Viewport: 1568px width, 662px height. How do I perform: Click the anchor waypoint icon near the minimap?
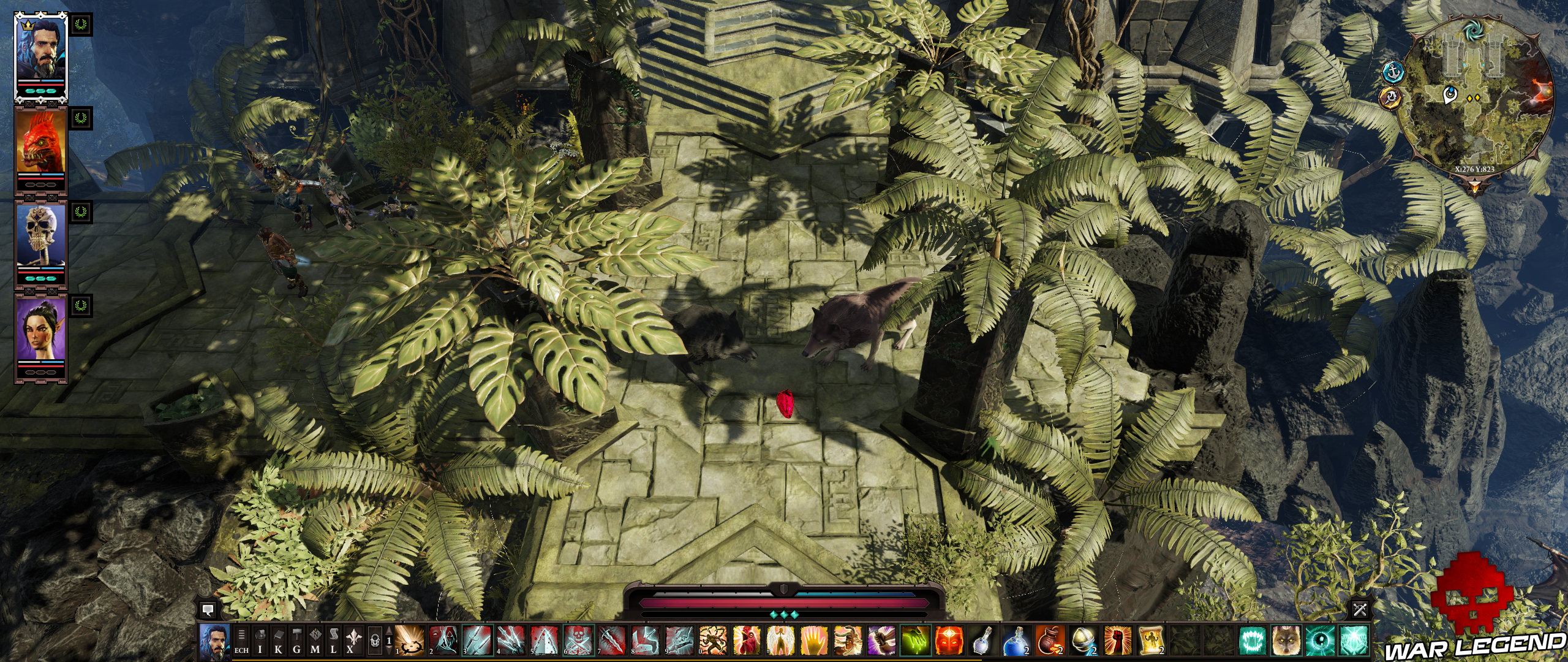(1392, 73)
